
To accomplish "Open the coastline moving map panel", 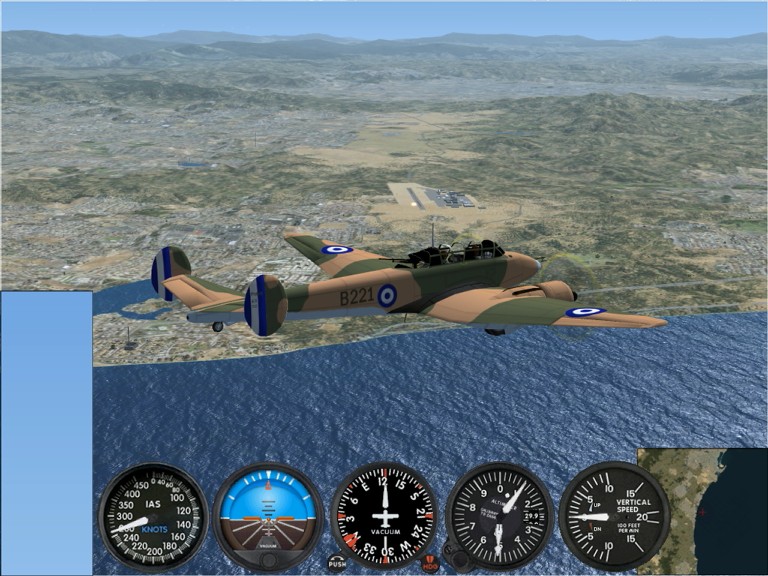I will [702, 511].
